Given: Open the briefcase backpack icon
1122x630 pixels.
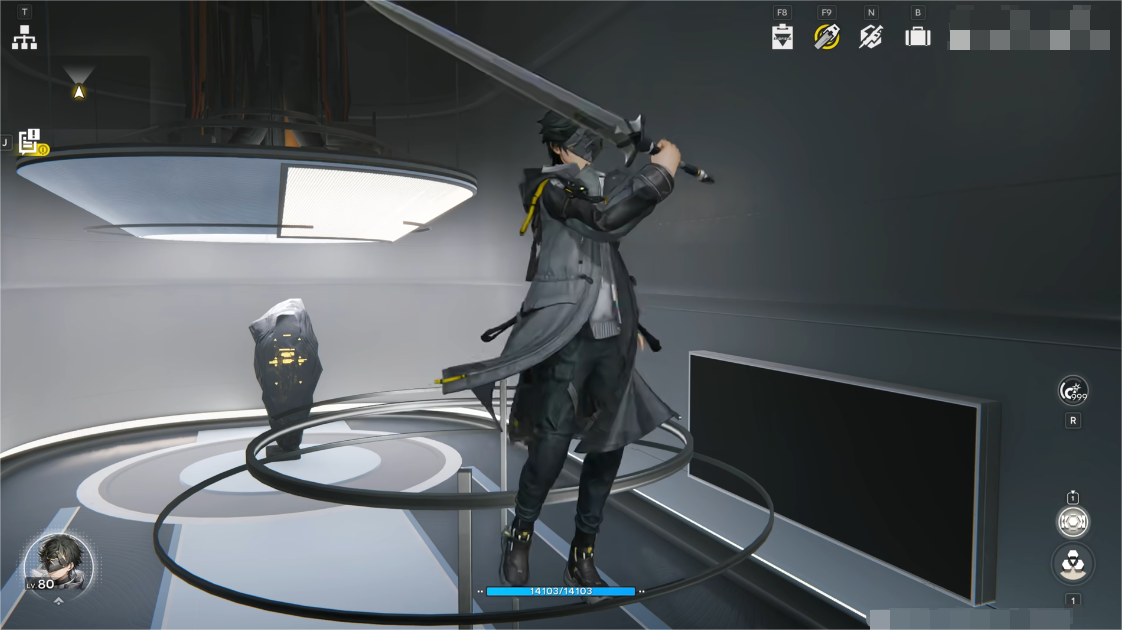Looking at the screenshot, I should [x=917, y=38].
